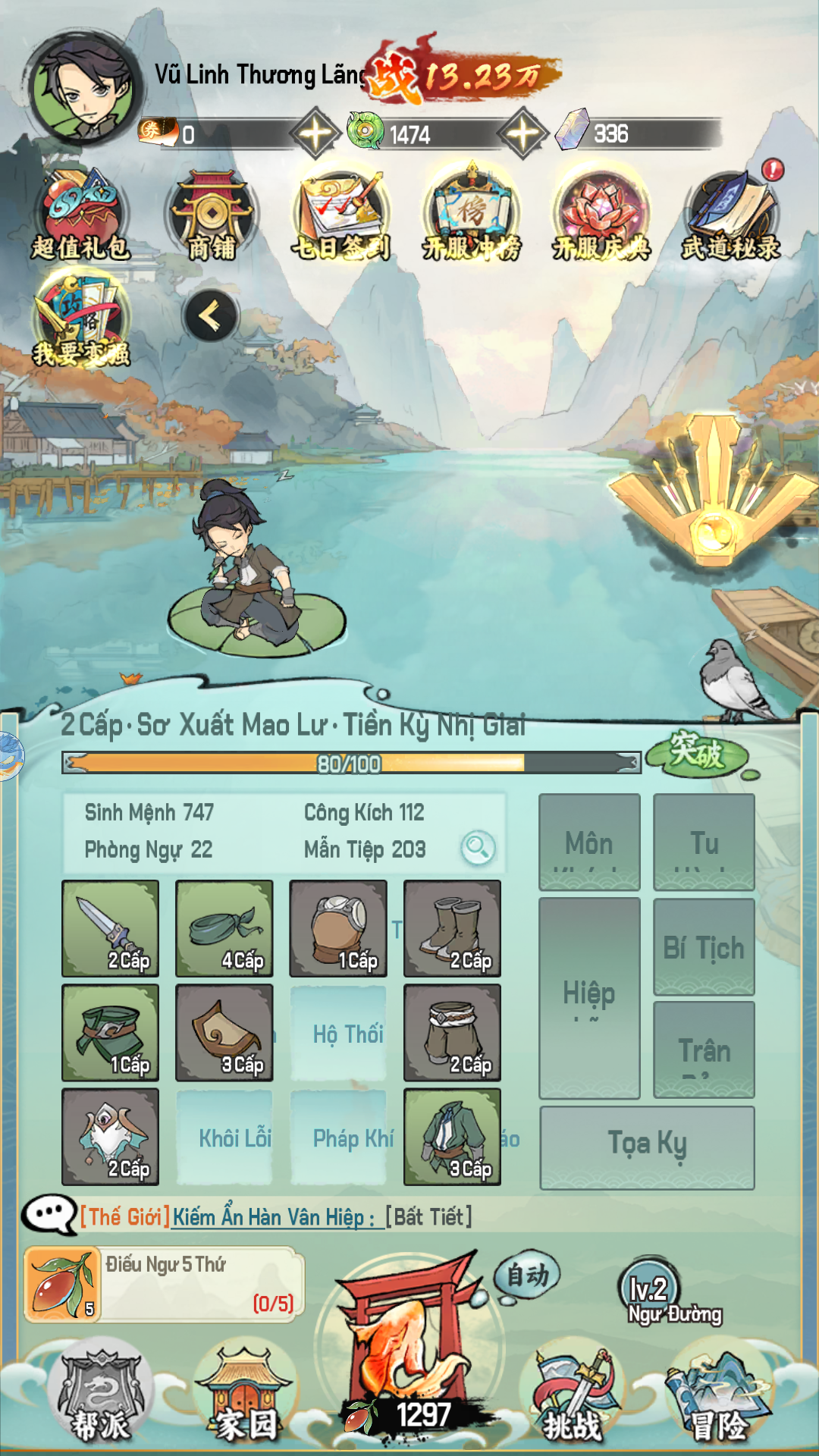Select the dagger weapon equipment slot
The image size is (819, 1456).
point(111,928)
